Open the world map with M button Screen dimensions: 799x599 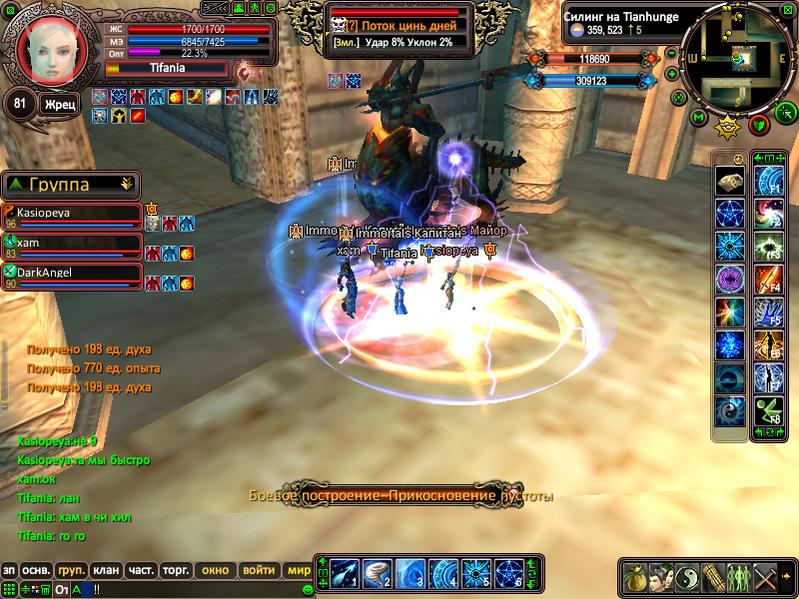tap(699, 118)
